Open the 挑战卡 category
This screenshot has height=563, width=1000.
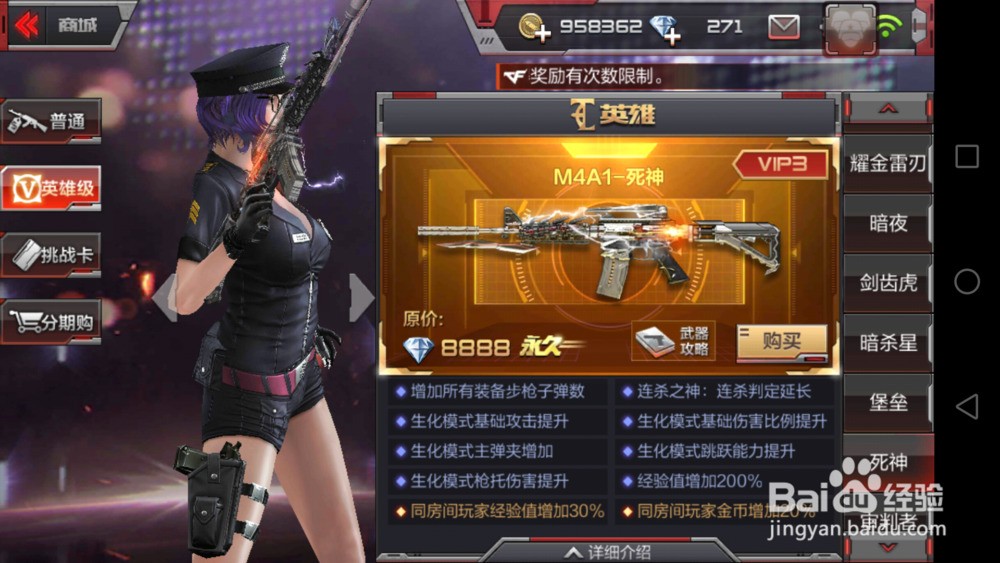pos(52,255)
